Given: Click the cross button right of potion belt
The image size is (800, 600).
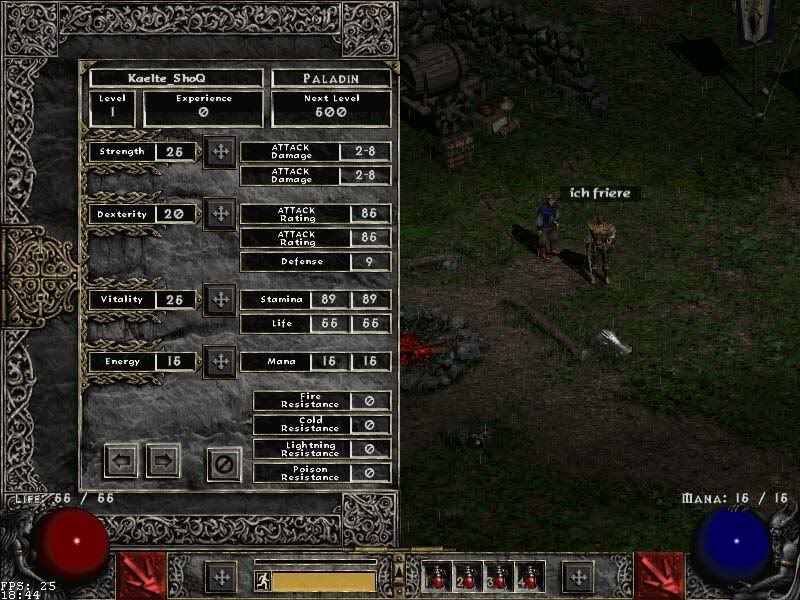Looking at the screenshot, I should pos(577,577).
